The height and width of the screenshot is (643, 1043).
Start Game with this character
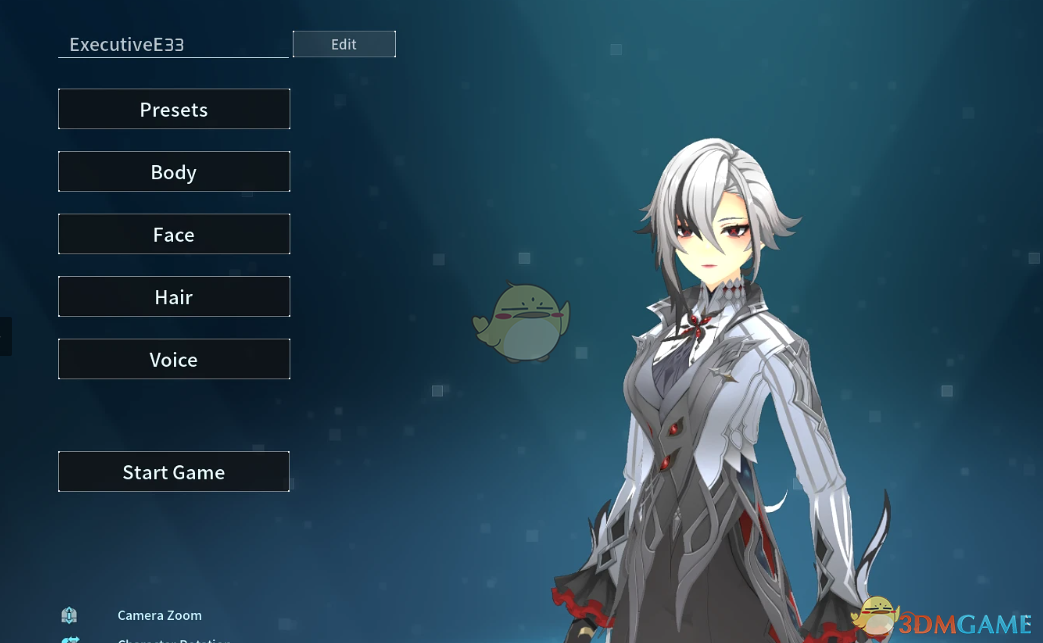point(174,472)
